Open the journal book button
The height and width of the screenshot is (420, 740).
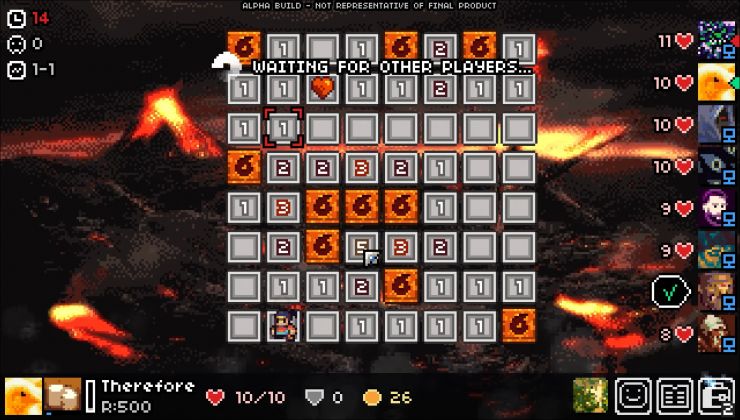click(x=675, y=395)
